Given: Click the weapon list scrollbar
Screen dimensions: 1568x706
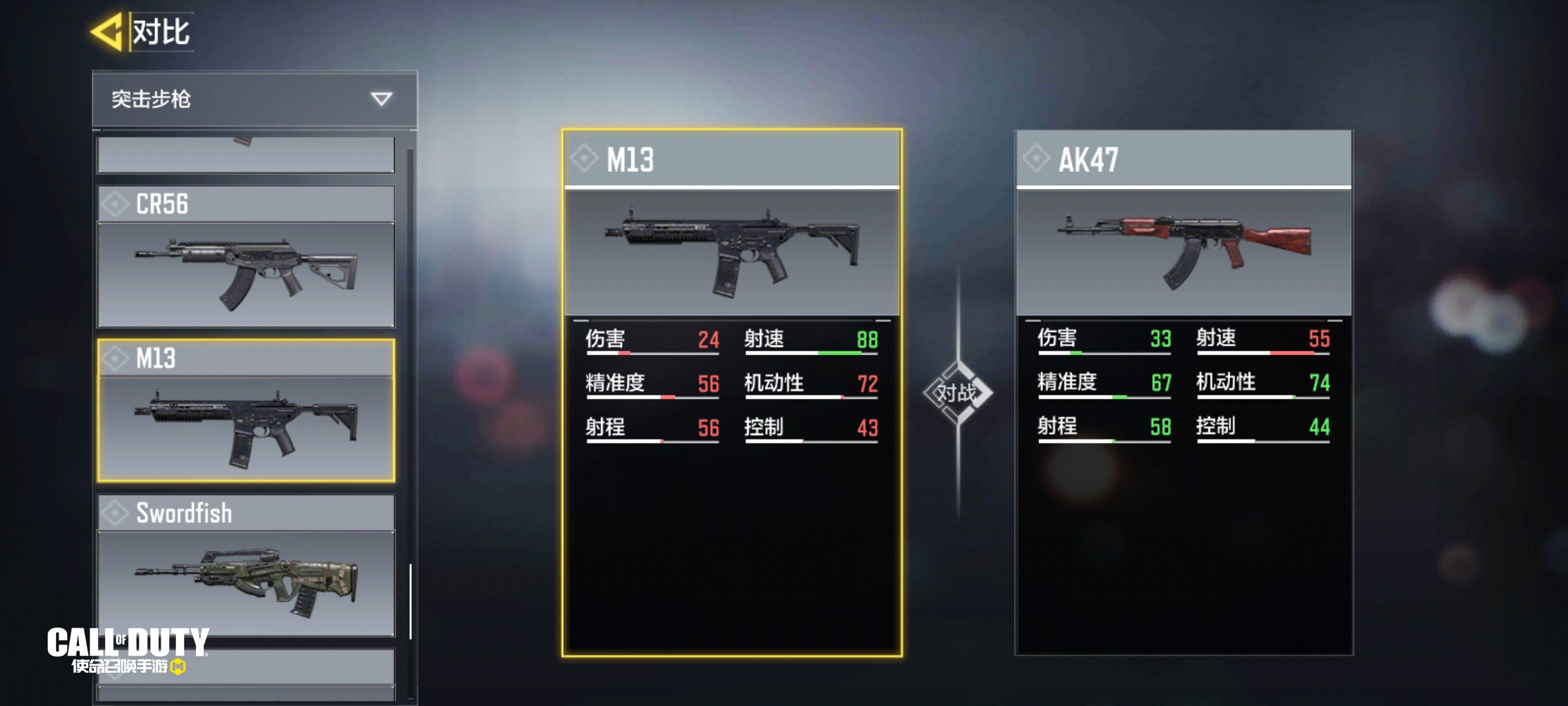Looking at the screenshot, I should [x=410, y=600].
